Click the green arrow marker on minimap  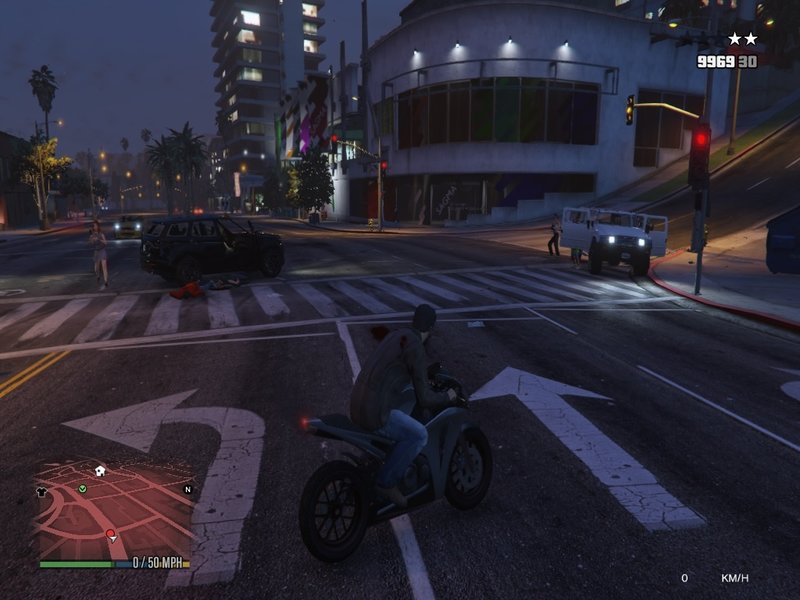click(x=83, y=489)
